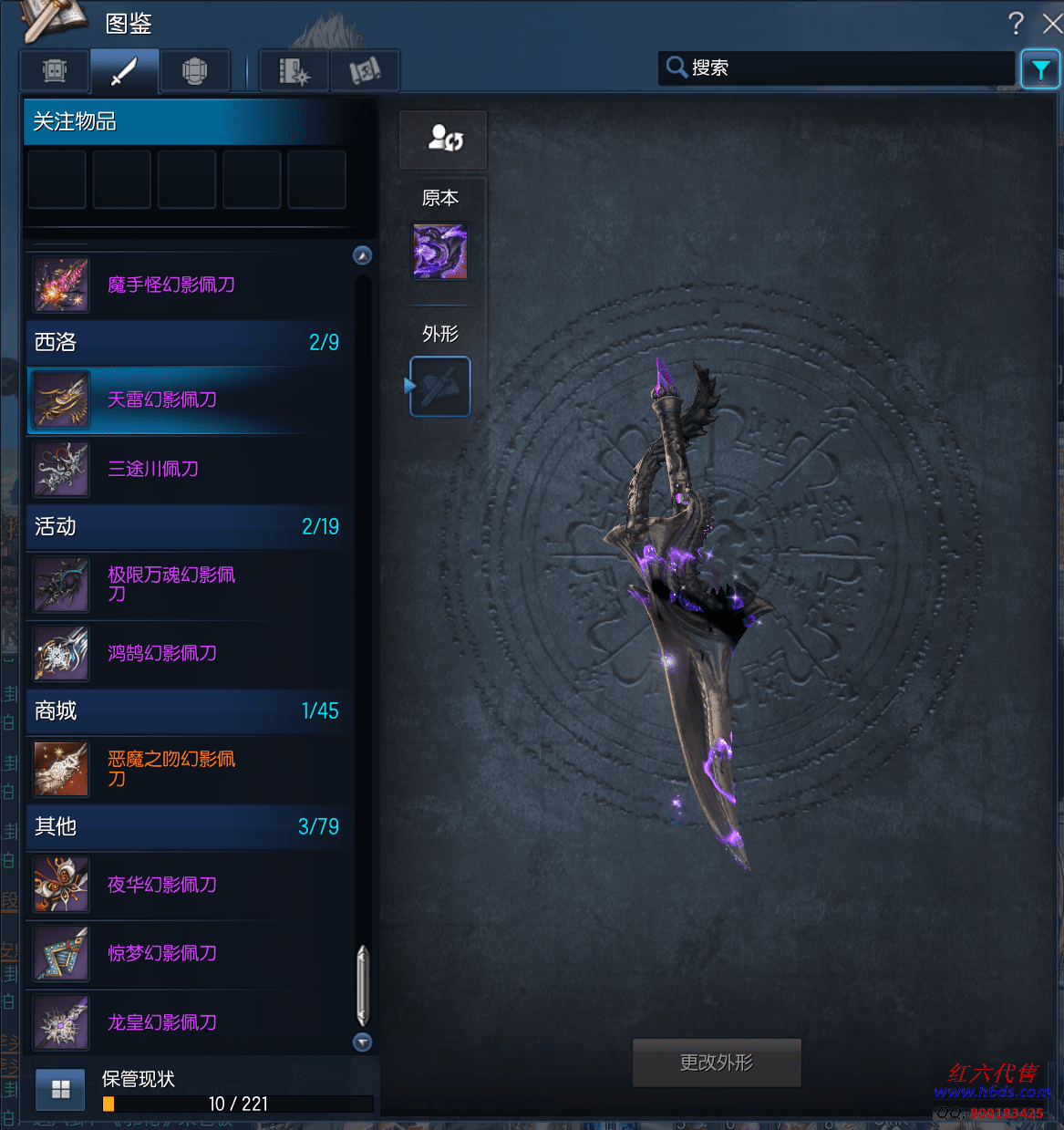This screenshot has height=1130, width=1064.
Task: Switch to the sword weapon tab
Action: click(x=124, y=70)
